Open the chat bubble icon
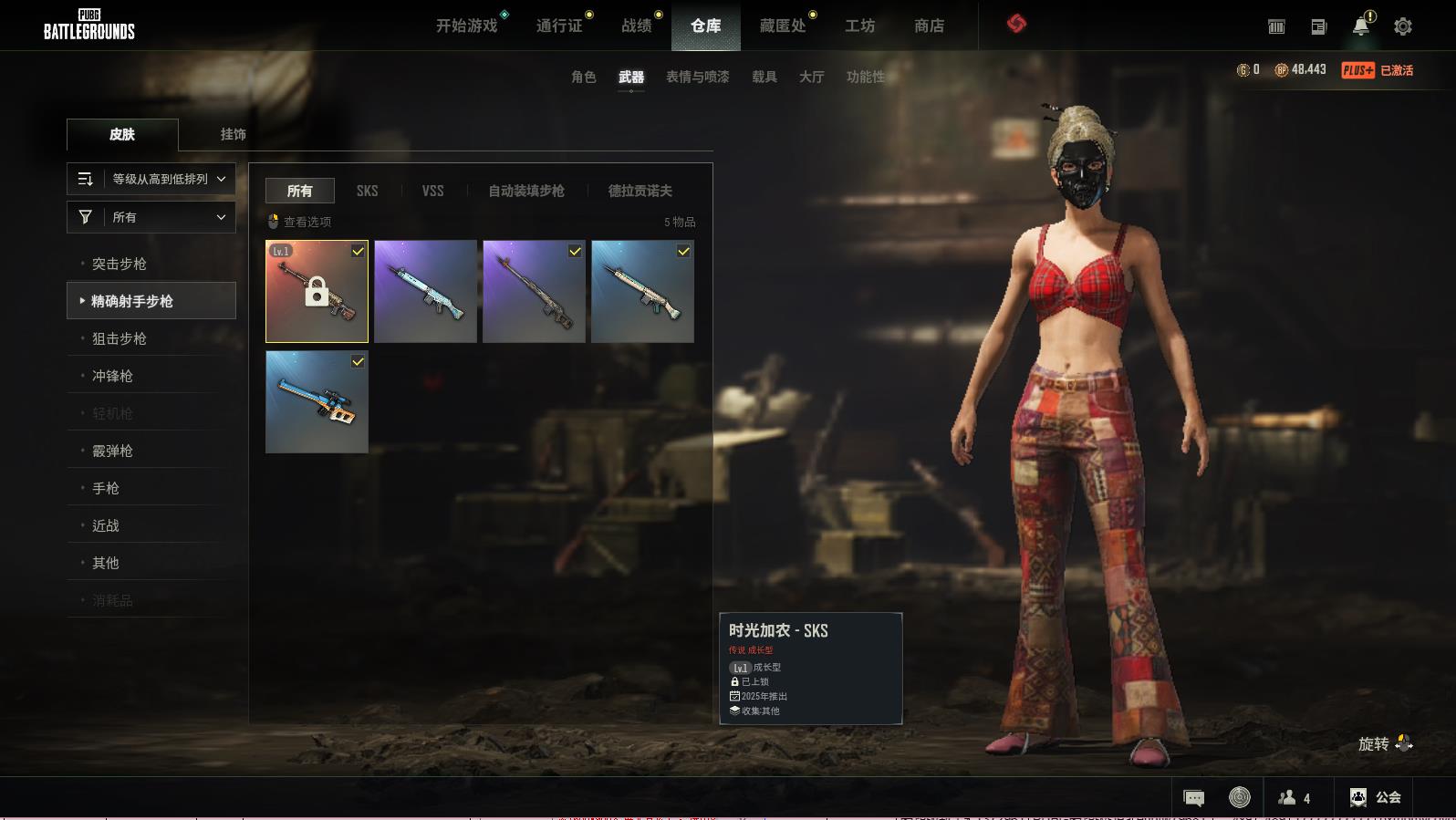Image resolution: width=1456 pixels, height=820 pixels. coord(1193,798)
